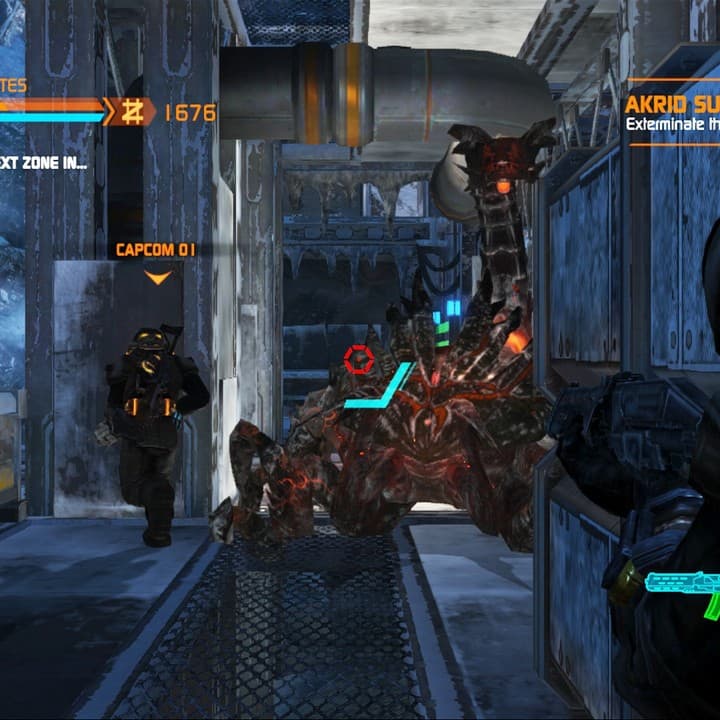The width and height of the screenshot is (720, 720).
Task: Select the CAPCOM 01 teammate marker
Action: [x=156, y=250]
